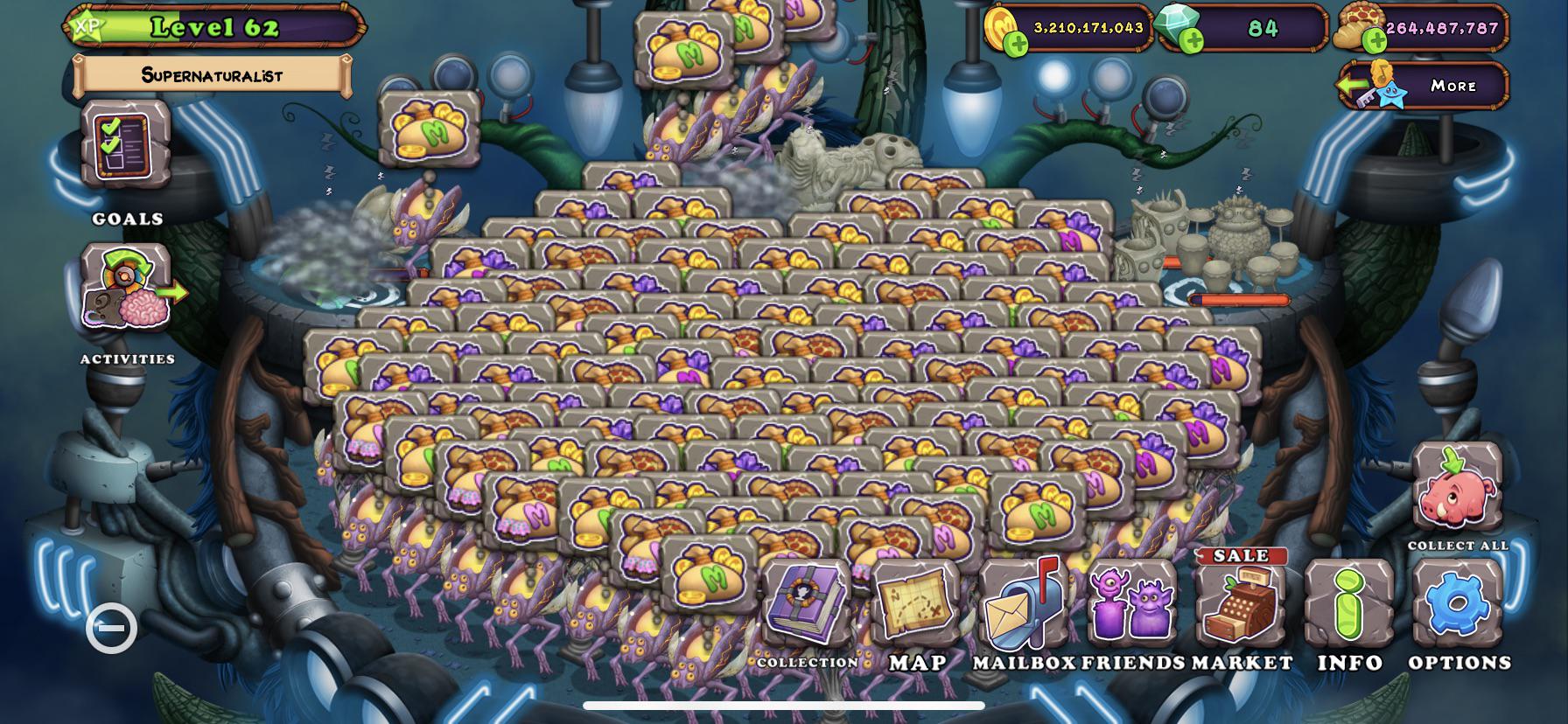Screen dimensions: 1568x724
Task: Tap the Supernaturalist title banner
Action: (213, 76)
